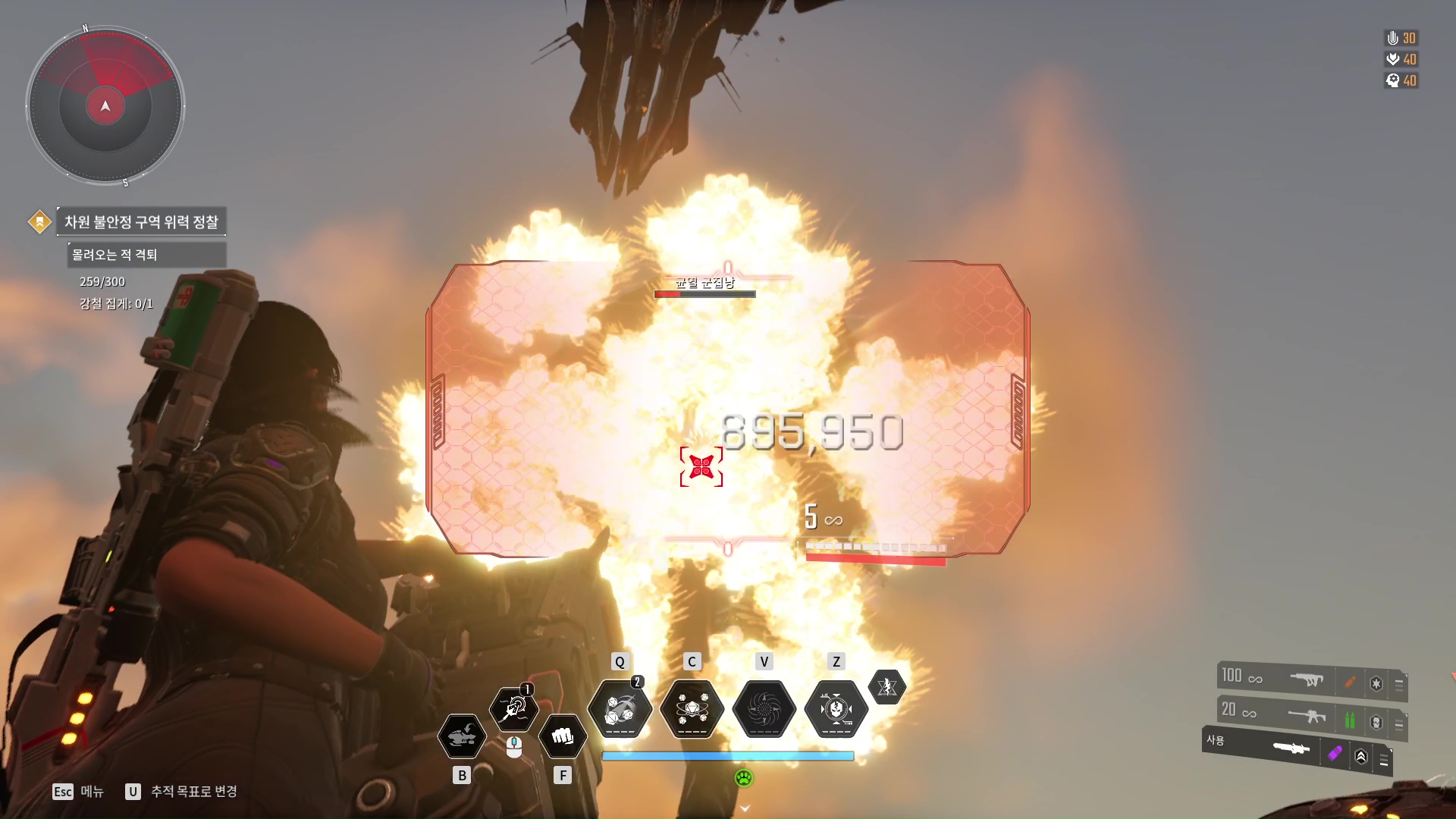Image resolution: width=1456 pixels, height=819 pixels.
Task: Click the vehicle icon above B
Action: (462, 736)
